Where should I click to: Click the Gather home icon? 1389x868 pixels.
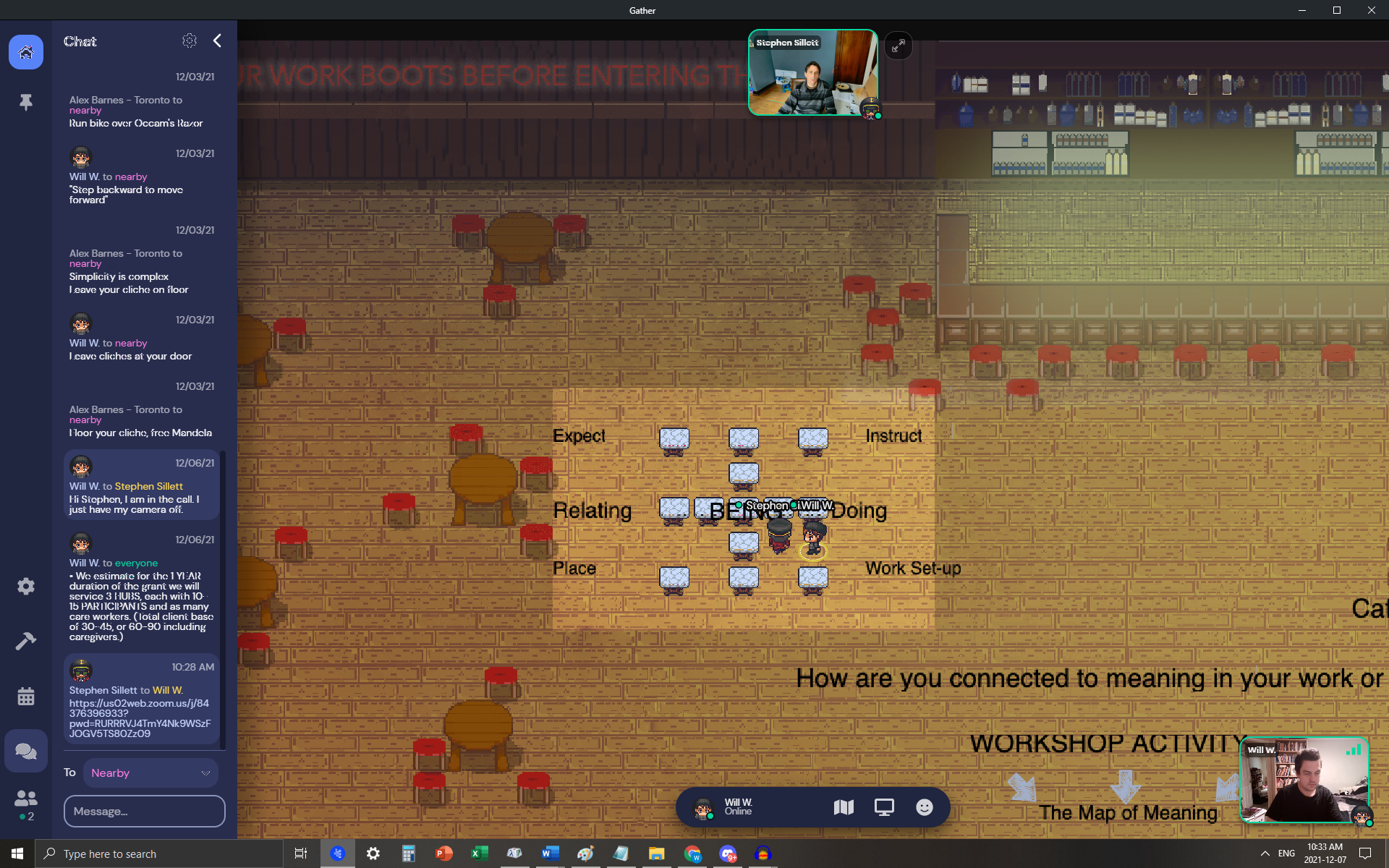26,51
